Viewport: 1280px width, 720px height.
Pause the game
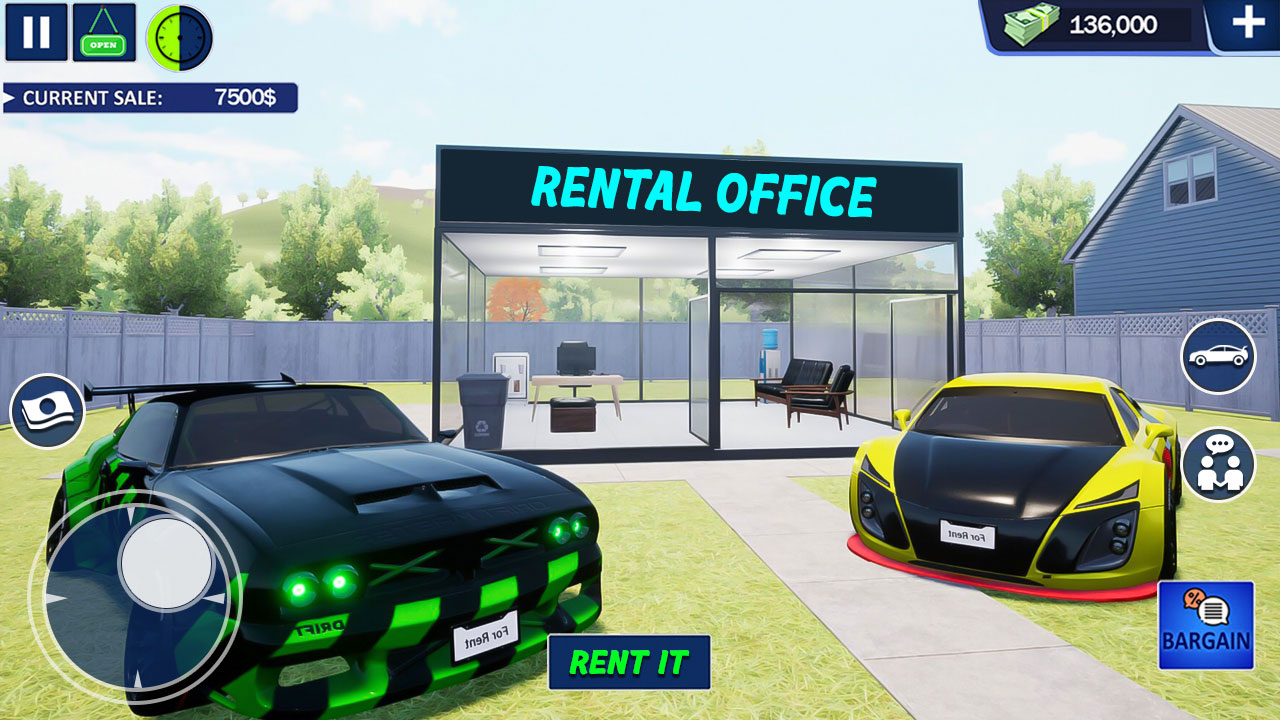(35, 33)
